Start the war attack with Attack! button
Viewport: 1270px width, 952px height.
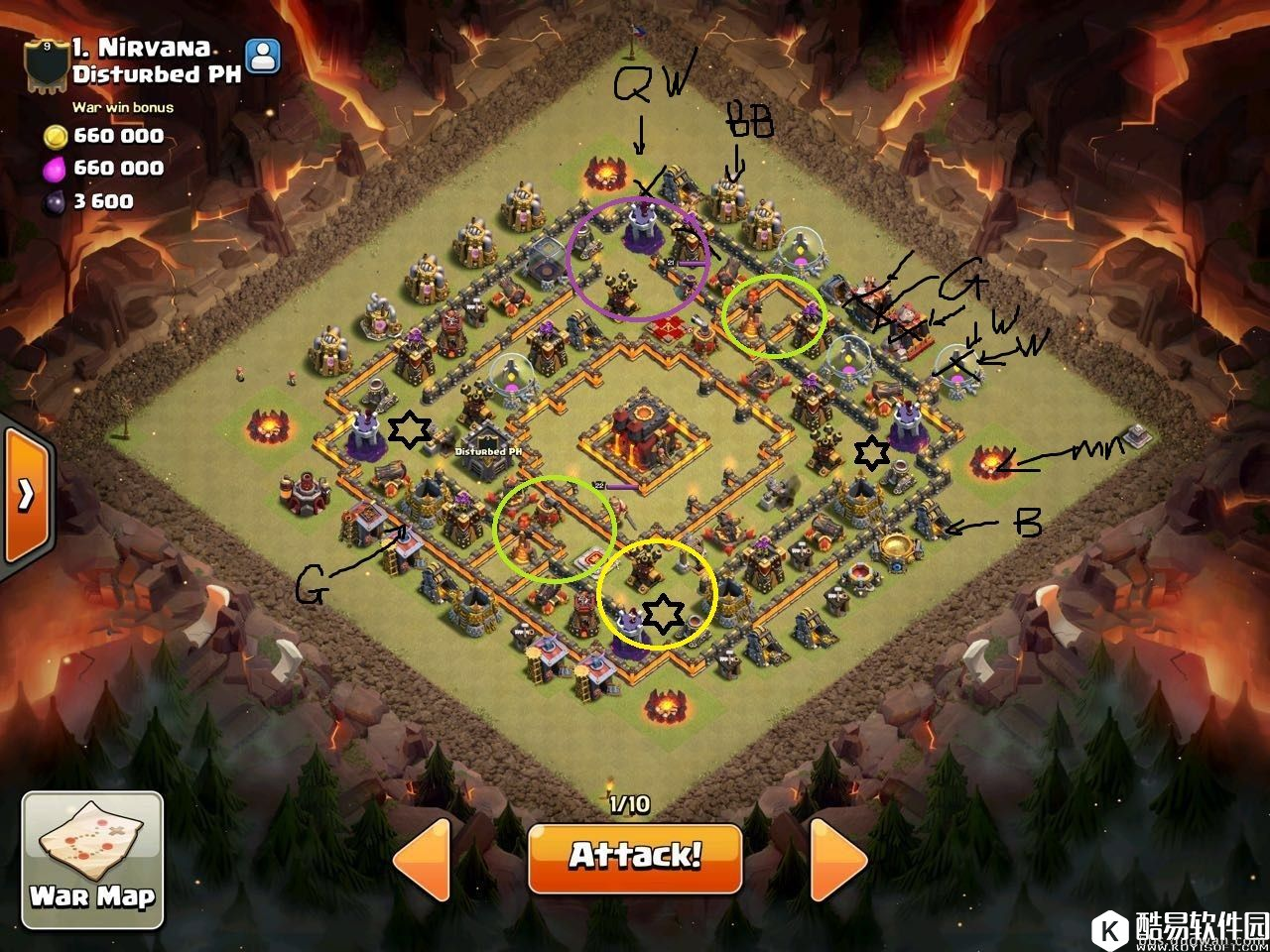[635, 857]
